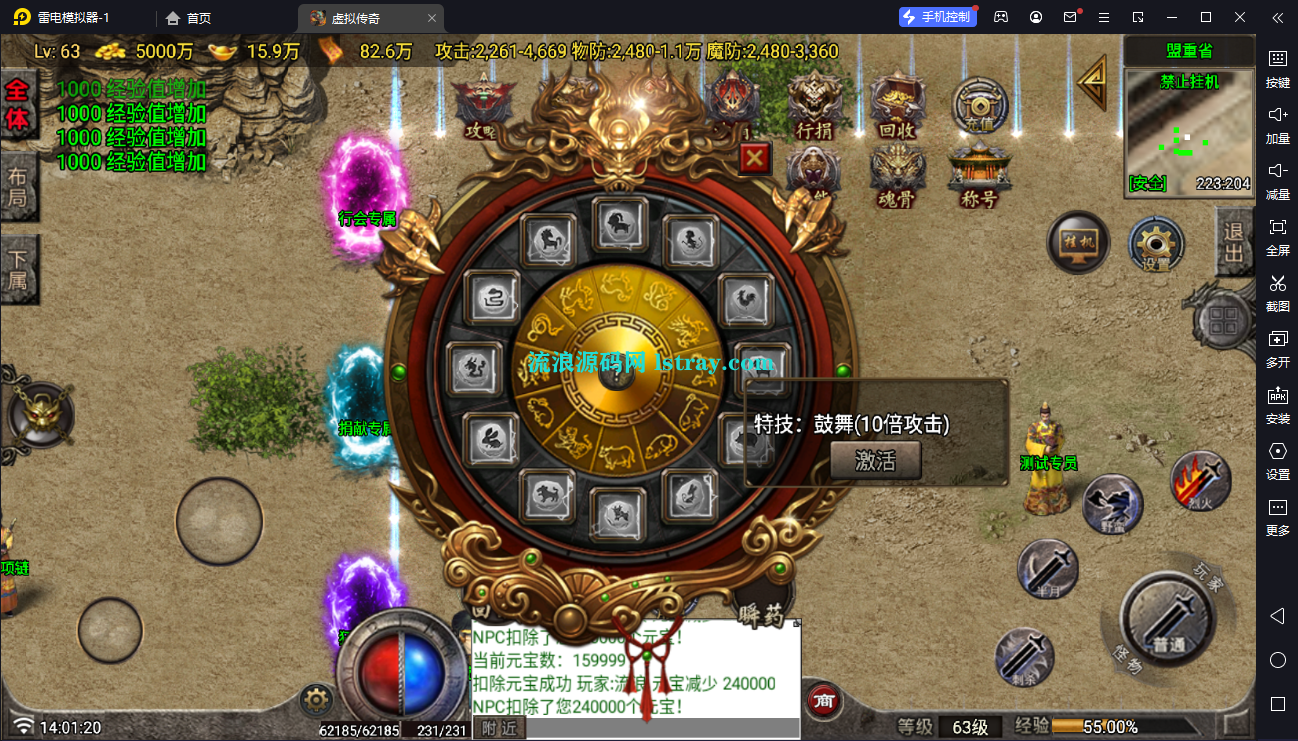Toggle 挂机 auto-battle monitor button
Viewport: 1298px width, 741px height.
(1078, 243)
